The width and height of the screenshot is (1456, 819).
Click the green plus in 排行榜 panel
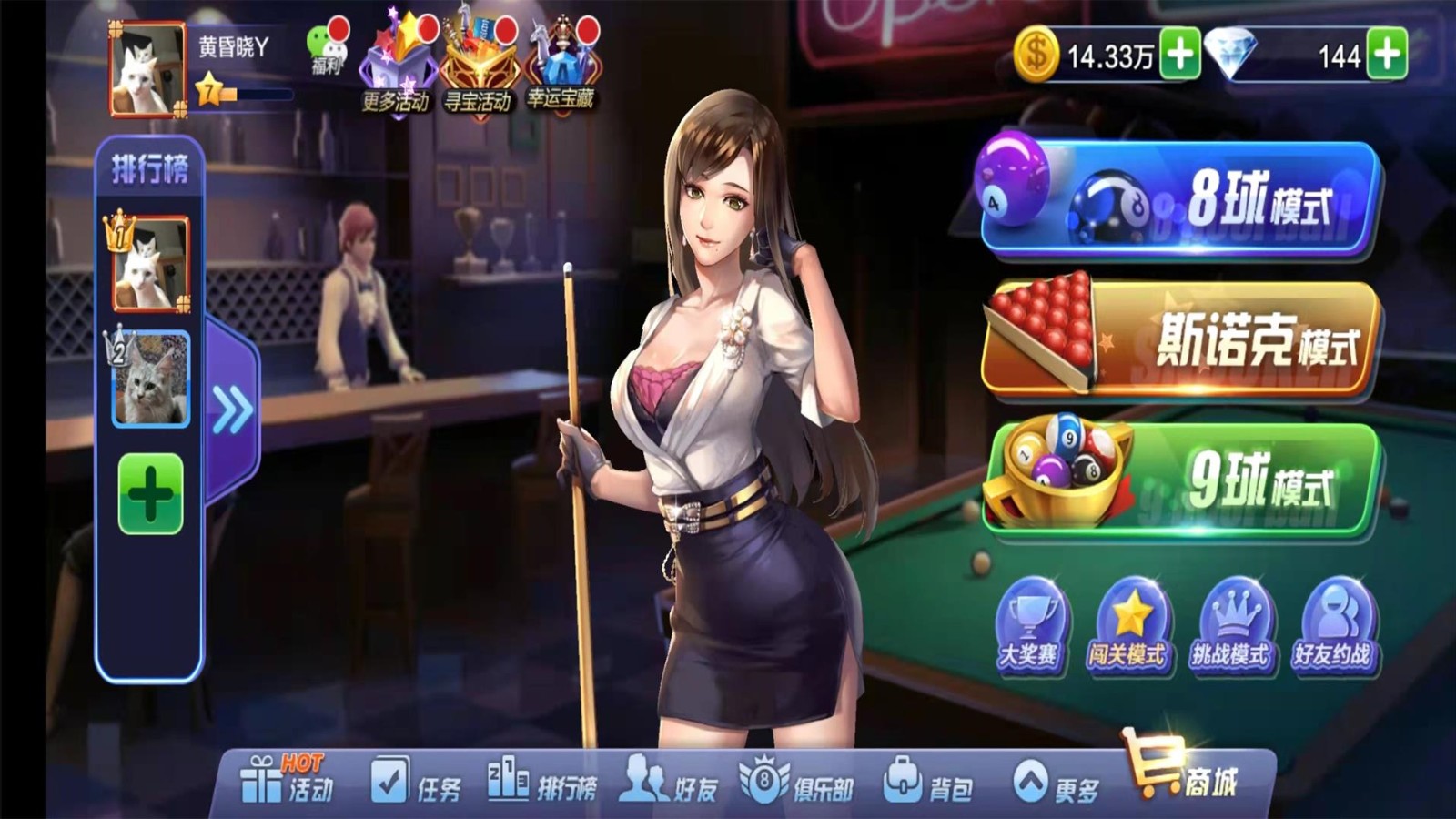(150, 494)
